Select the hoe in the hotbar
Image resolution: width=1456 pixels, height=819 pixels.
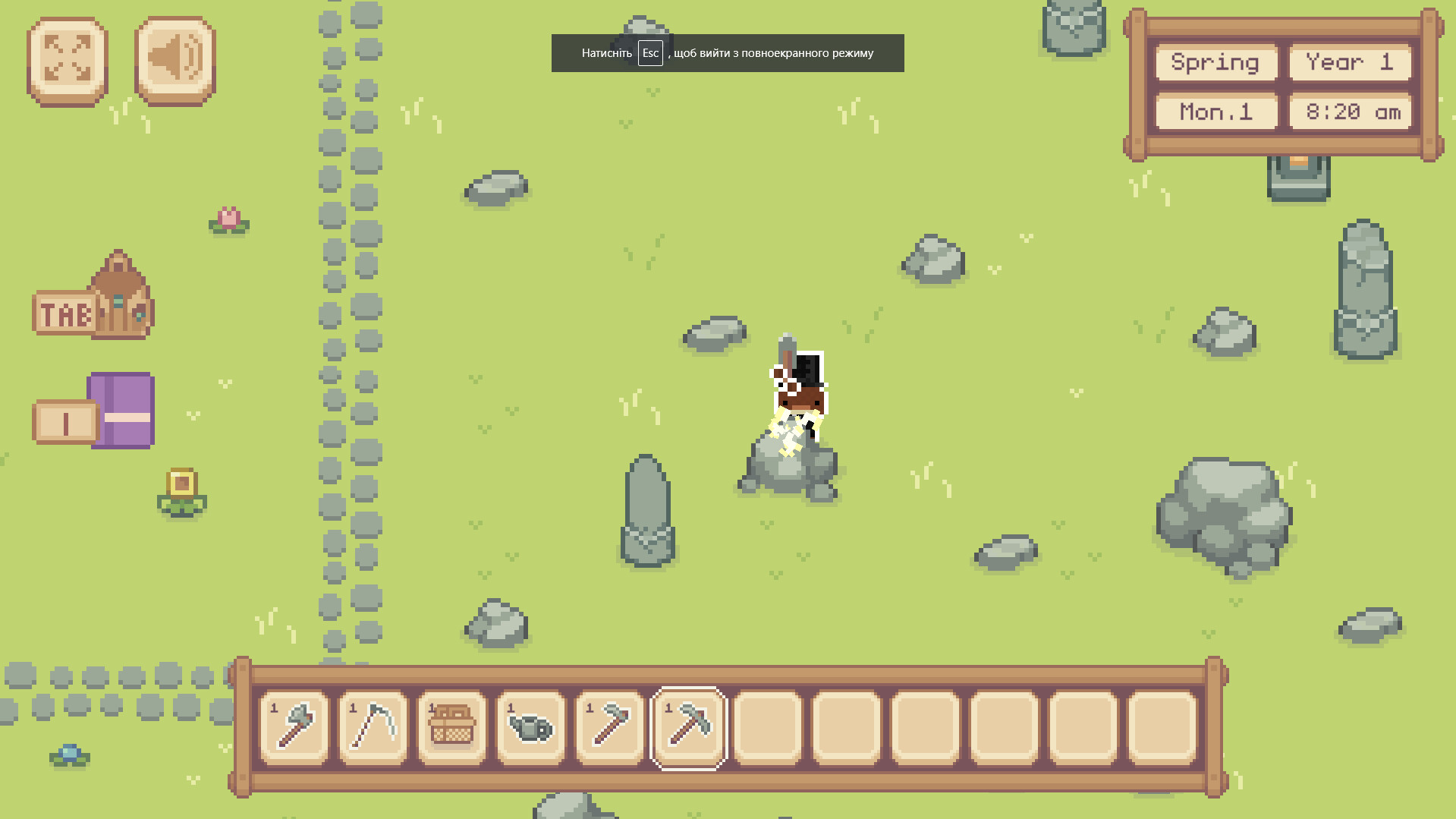click(x=609, y=726)
